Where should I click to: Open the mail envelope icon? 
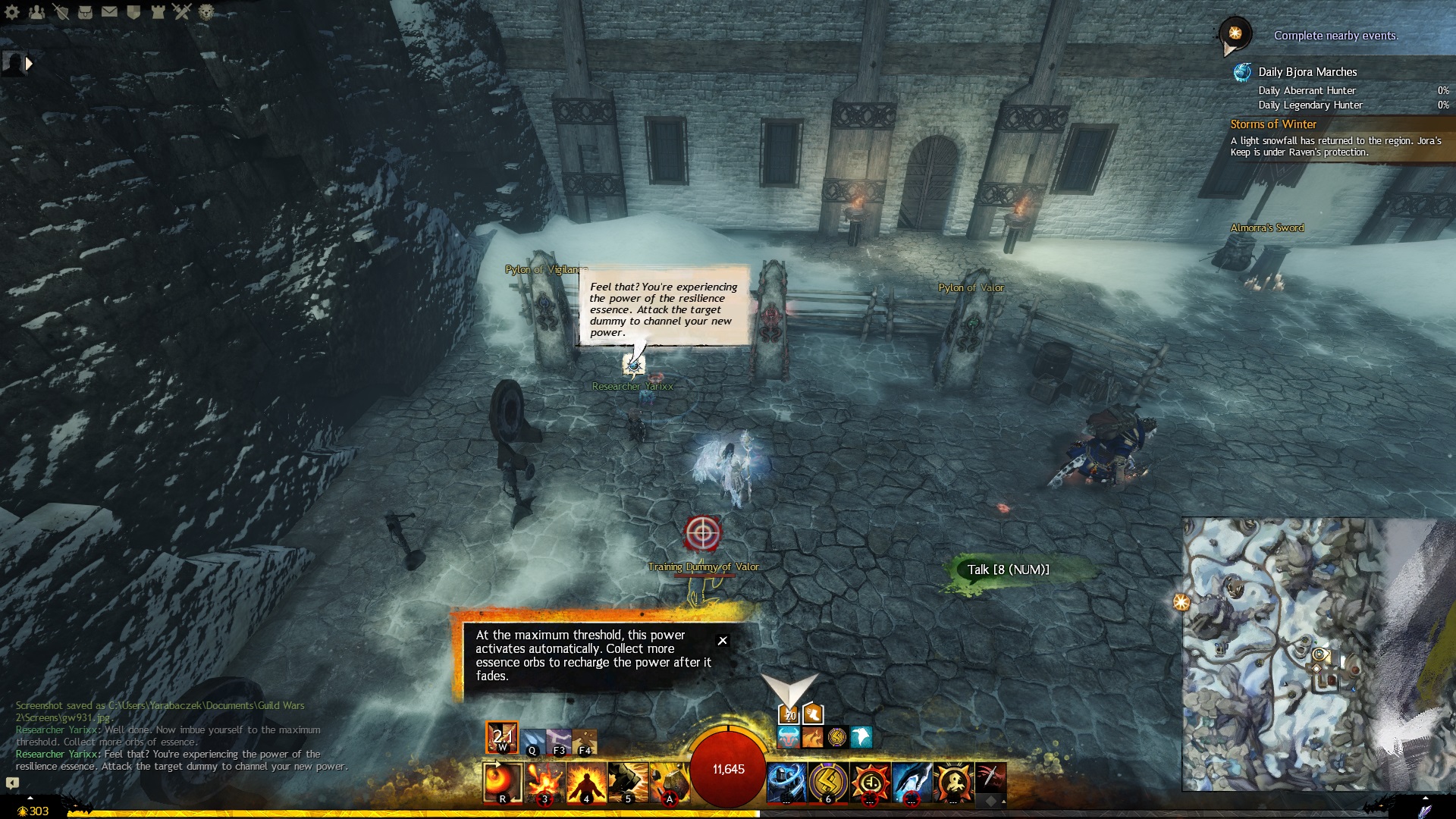click(x=109, y=11)
